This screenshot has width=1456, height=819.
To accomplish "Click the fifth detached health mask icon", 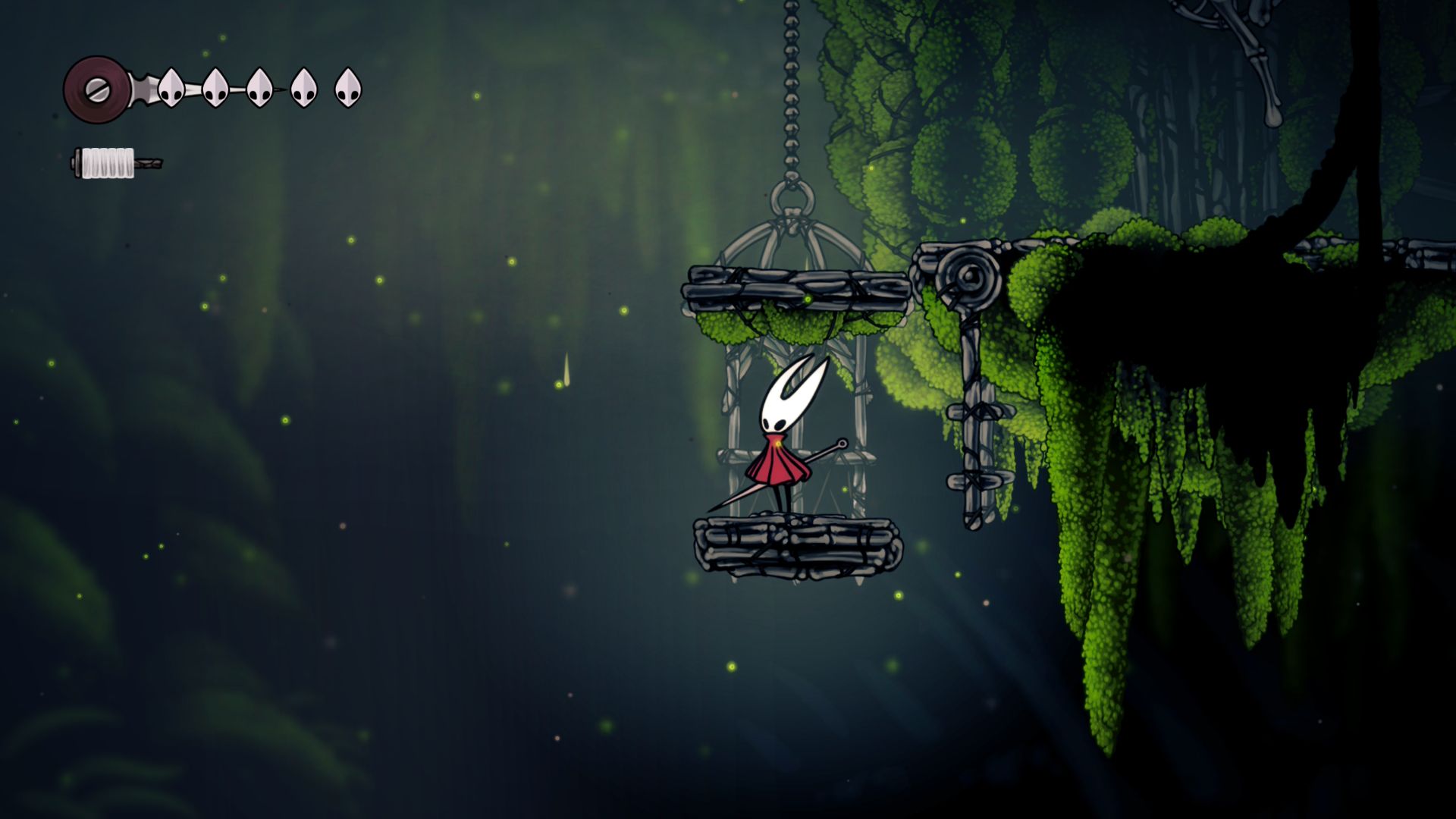I will pos(347,86).
